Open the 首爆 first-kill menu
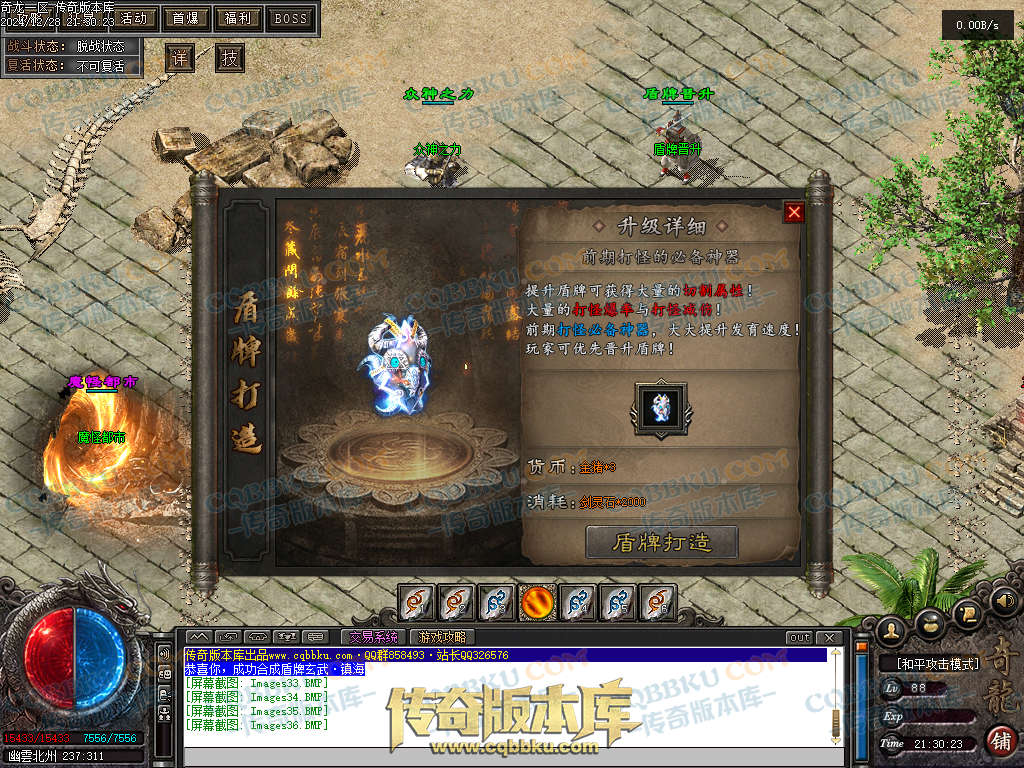Image resolution: width=1024 pixels, height=768 pixels. click(185, 18)
